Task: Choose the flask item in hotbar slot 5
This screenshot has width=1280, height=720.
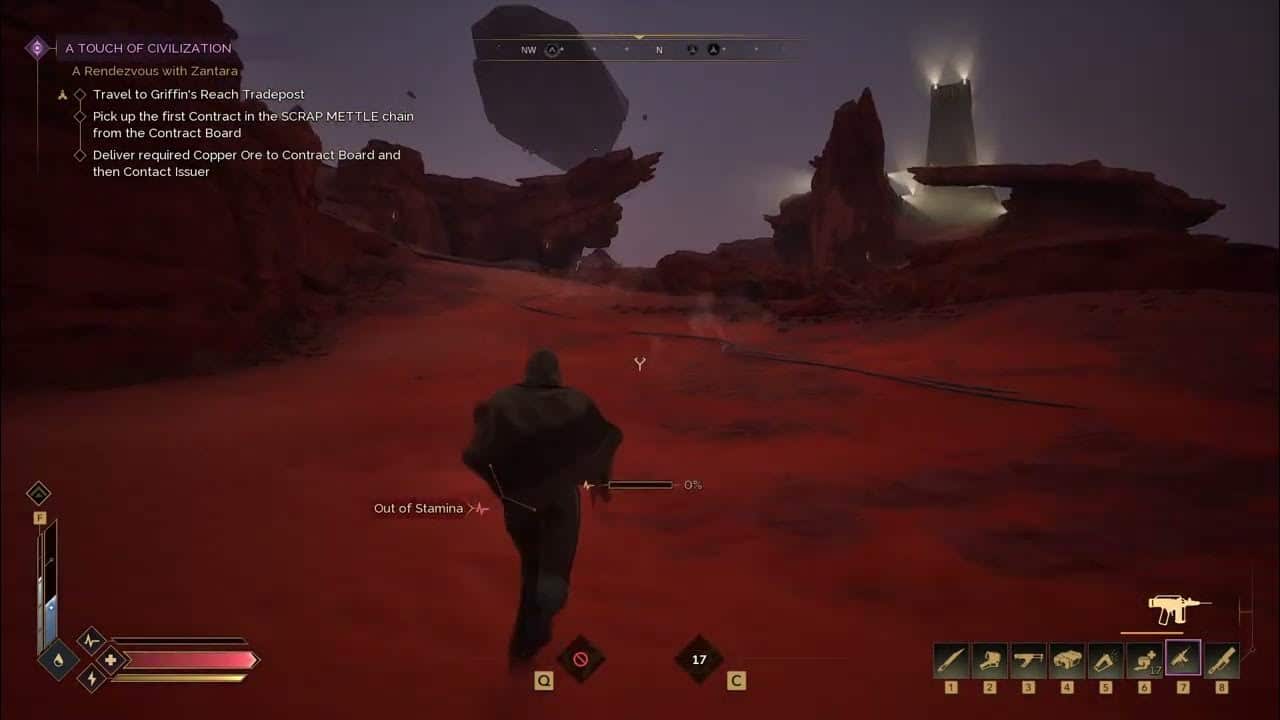Action: (x=1105, y=657)
